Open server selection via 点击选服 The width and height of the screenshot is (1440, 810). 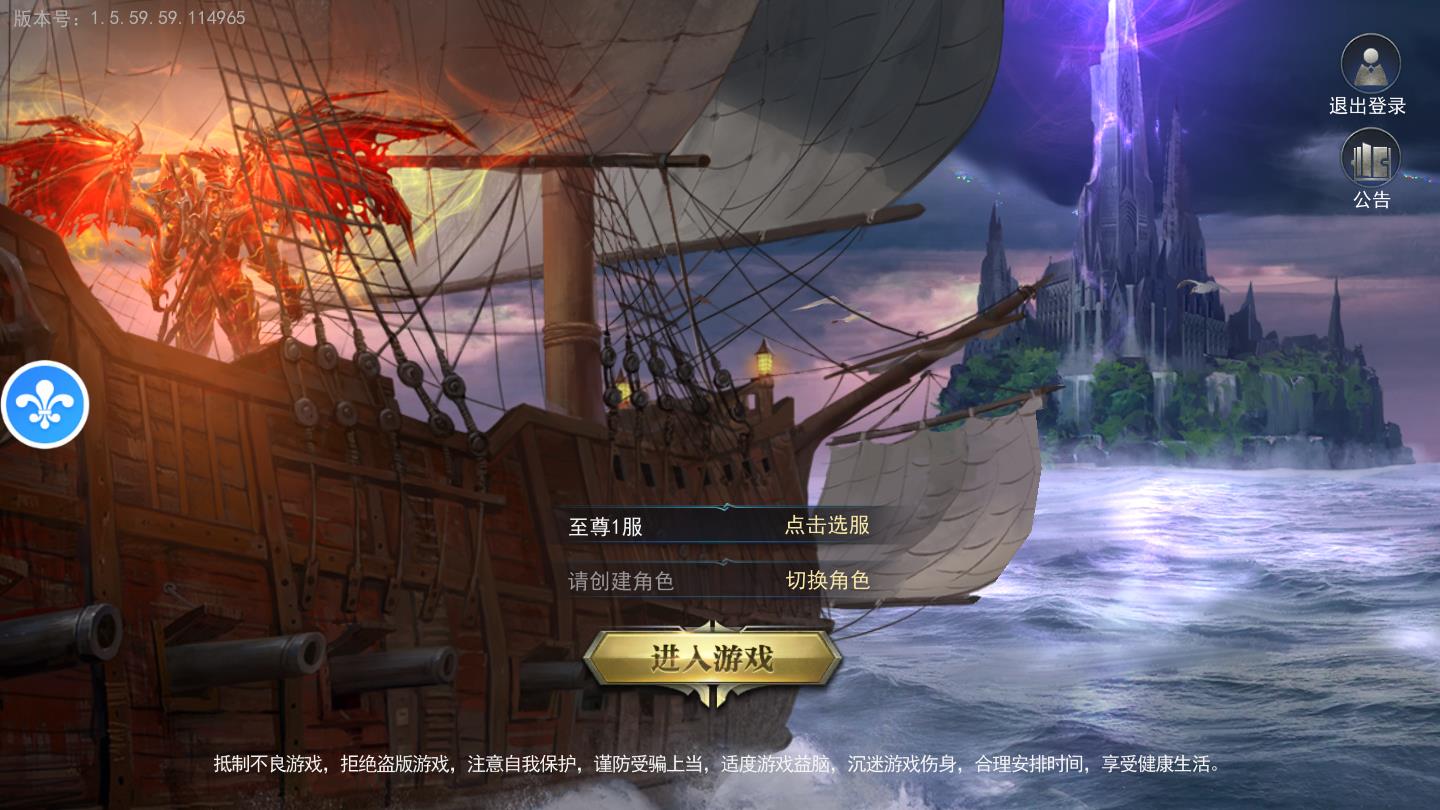point(826,525)
